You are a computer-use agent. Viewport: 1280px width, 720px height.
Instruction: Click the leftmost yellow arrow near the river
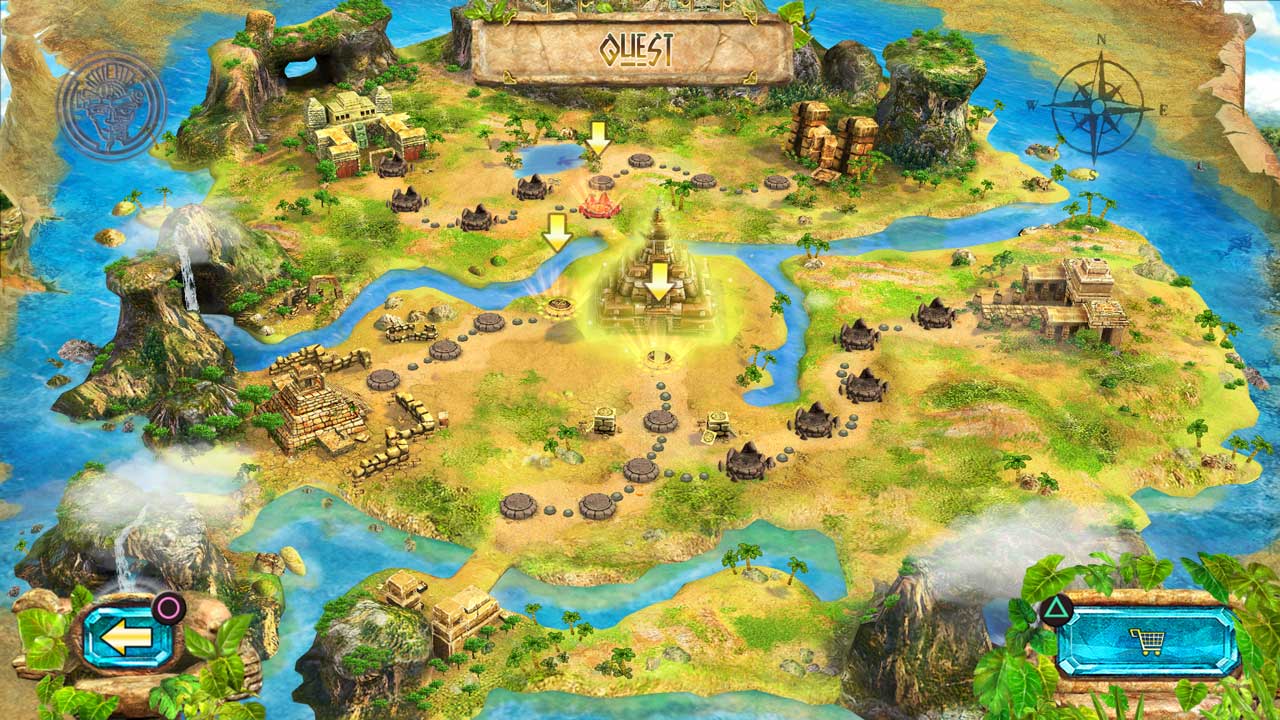pos(556,233)
